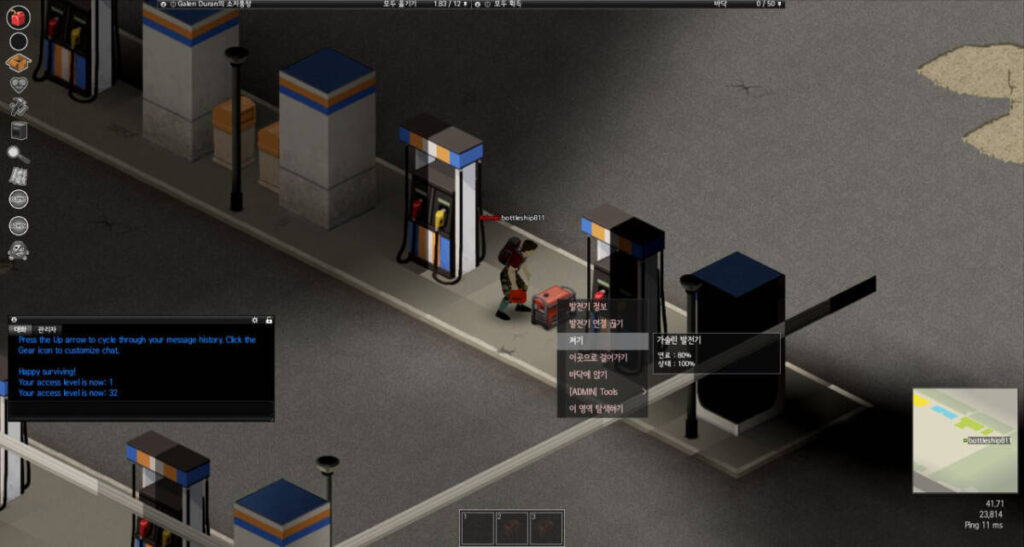
Task: Open chat settings via the gear icon
Action: 255,320
